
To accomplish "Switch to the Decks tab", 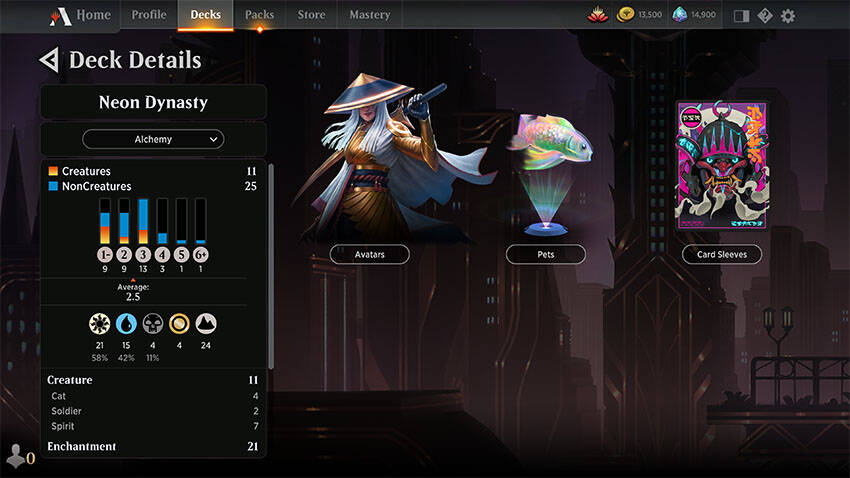I will pos(205,15).
